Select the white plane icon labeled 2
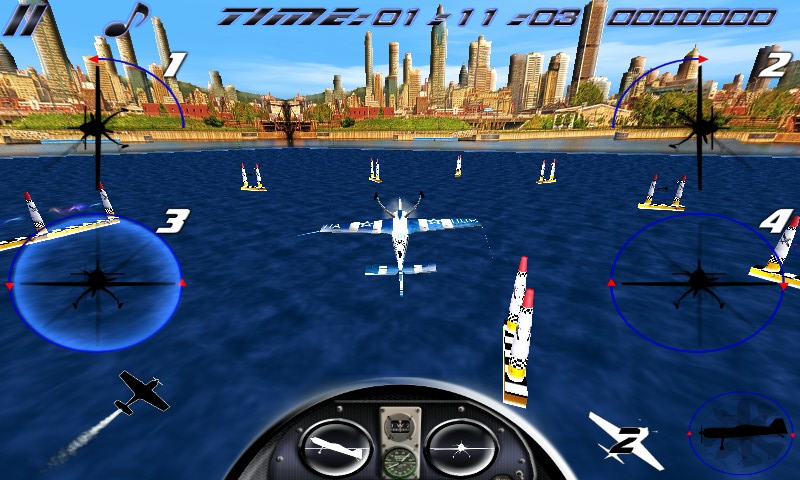The height and width of the screenshot is (480, 800). (625, 437)
